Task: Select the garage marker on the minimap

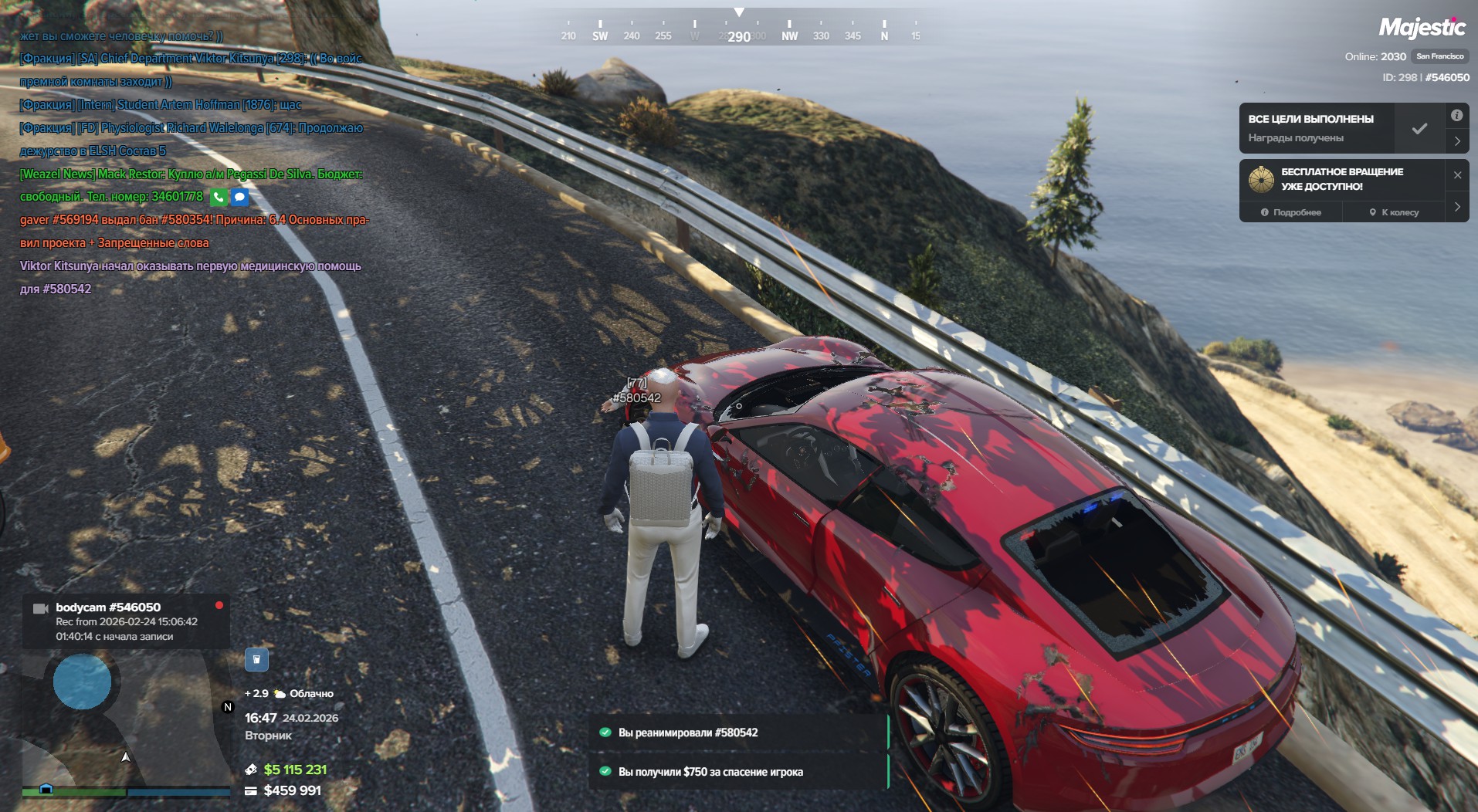Action: click(46, 788)
